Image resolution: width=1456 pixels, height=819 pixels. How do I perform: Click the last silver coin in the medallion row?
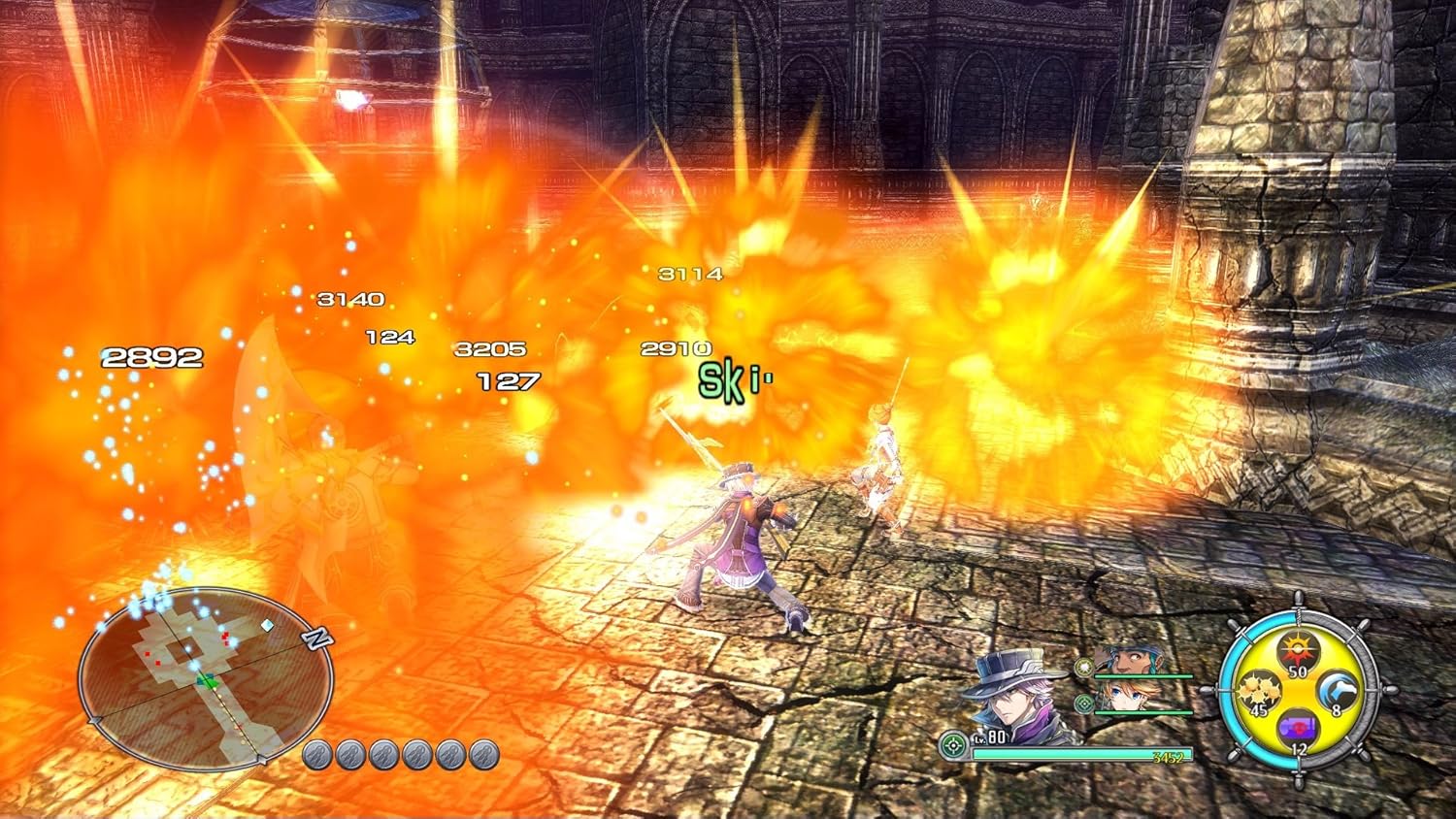483,754
